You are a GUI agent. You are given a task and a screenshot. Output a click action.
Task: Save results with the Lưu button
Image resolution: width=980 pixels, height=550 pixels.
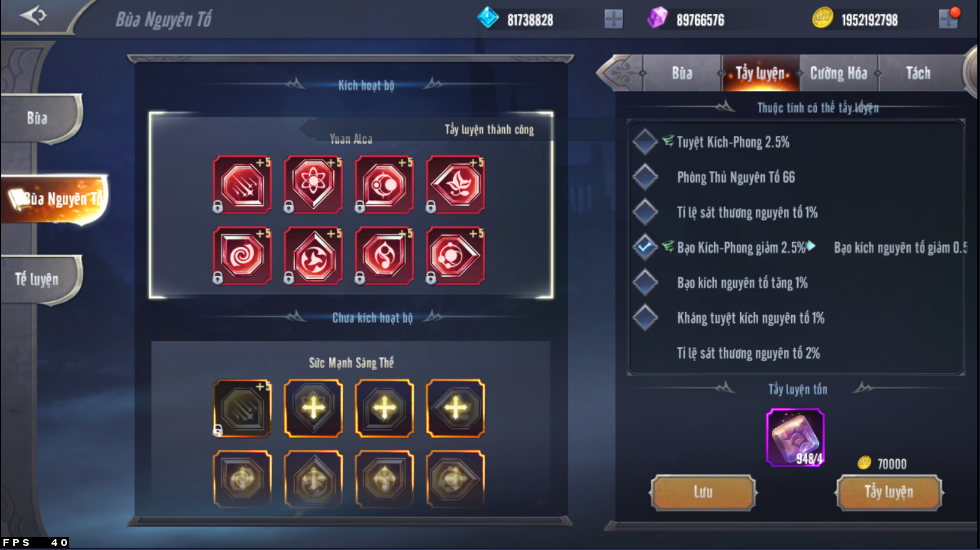(702, 492)
